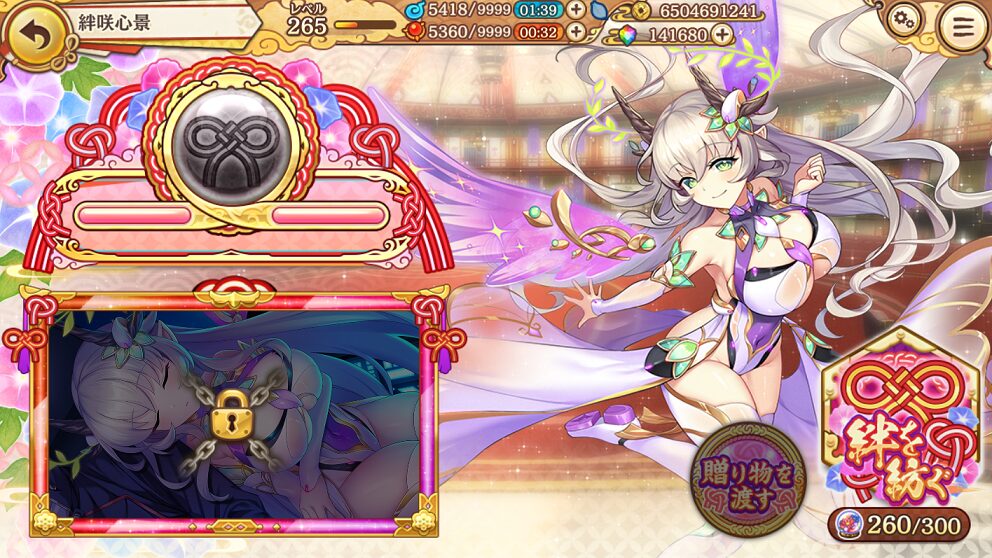Buy rainbow gems via the plus button
This screenshot has height=558, width=992.
721,35
